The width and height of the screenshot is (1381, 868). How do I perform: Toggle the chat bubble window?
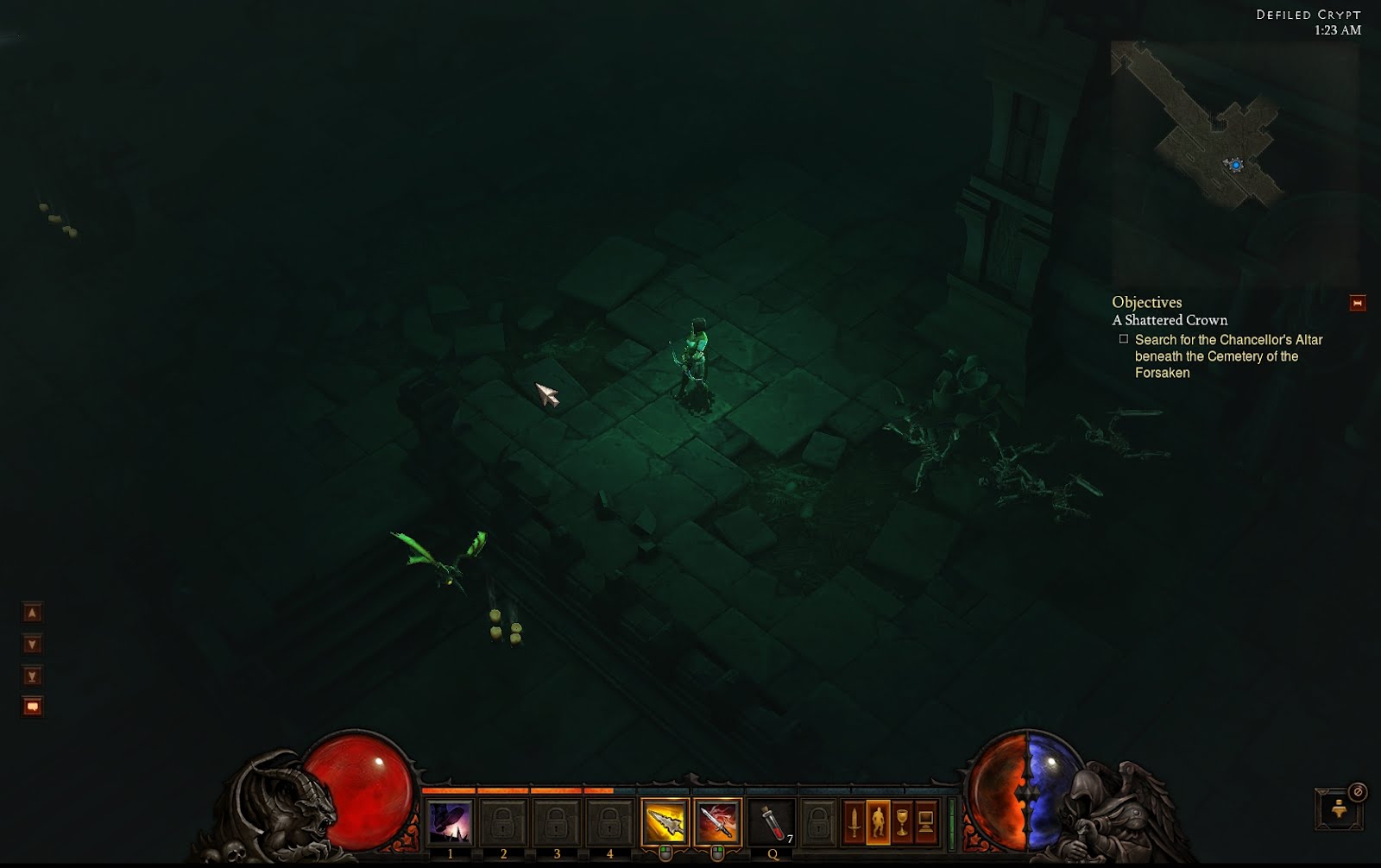coord(32,706)
